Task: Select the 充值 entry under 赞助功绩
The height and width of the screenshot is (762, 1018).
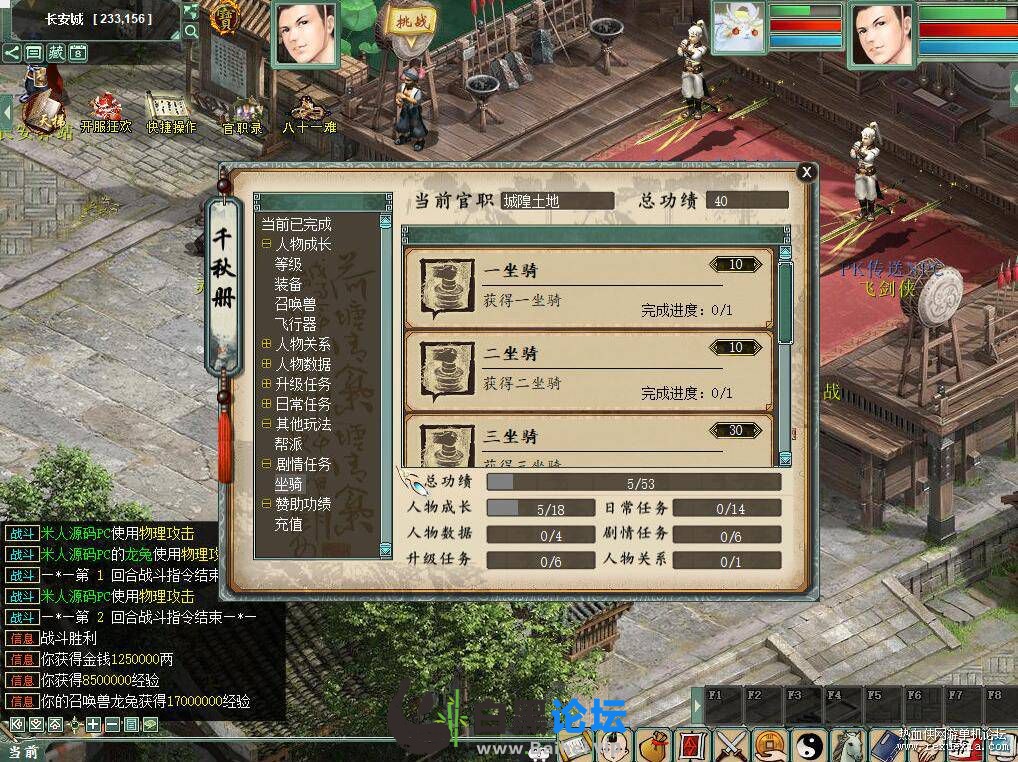Action: (288, 524)
